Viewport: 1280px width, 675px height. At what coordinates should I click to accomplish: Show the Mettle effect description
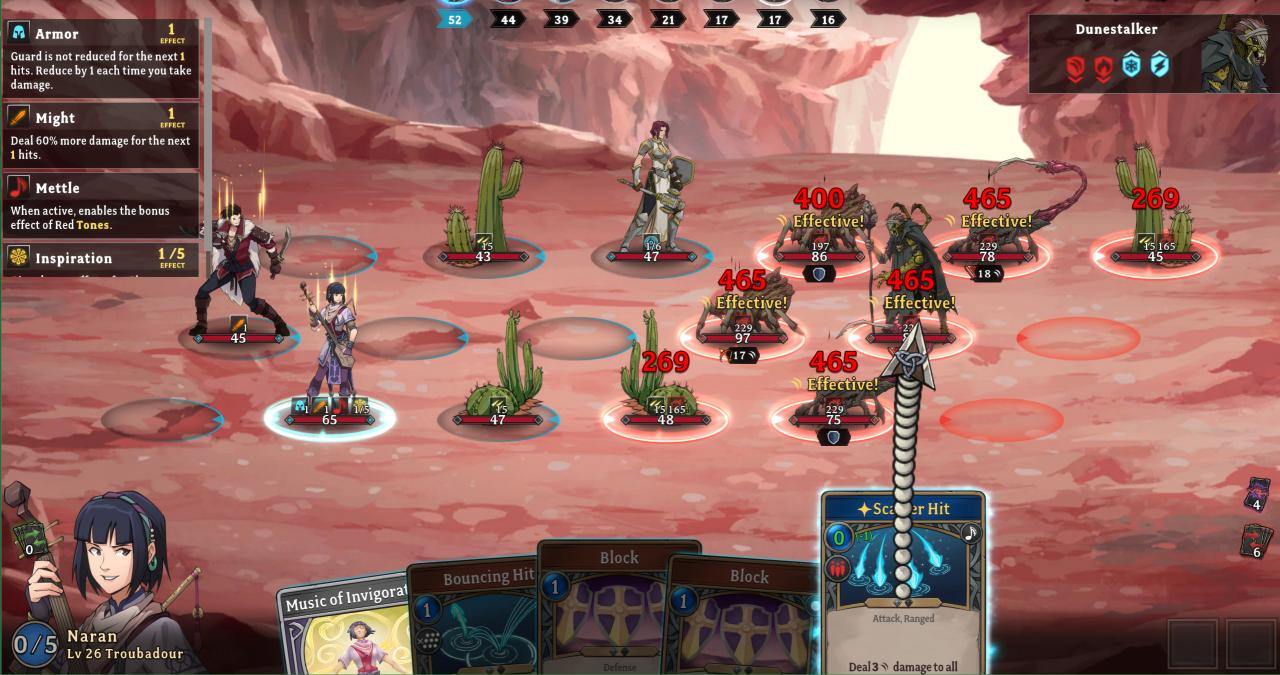pos(100,205)
